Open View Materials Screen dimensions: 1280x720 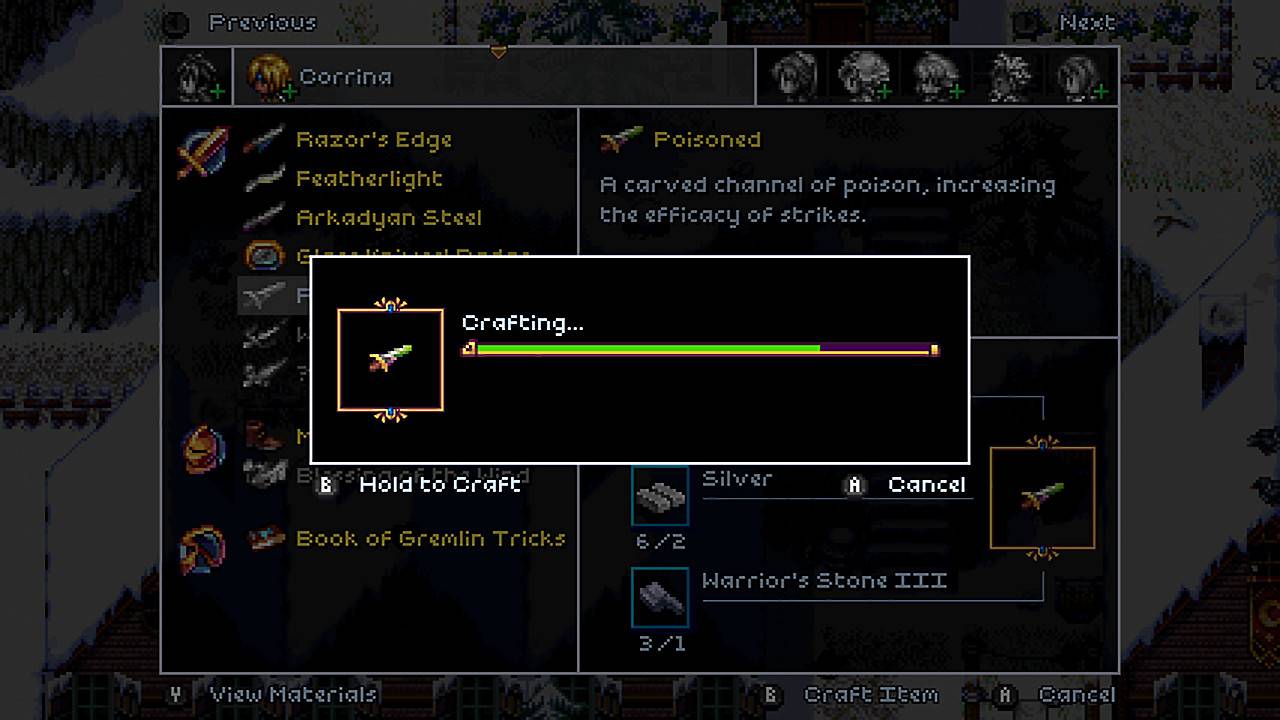point(291,693)
